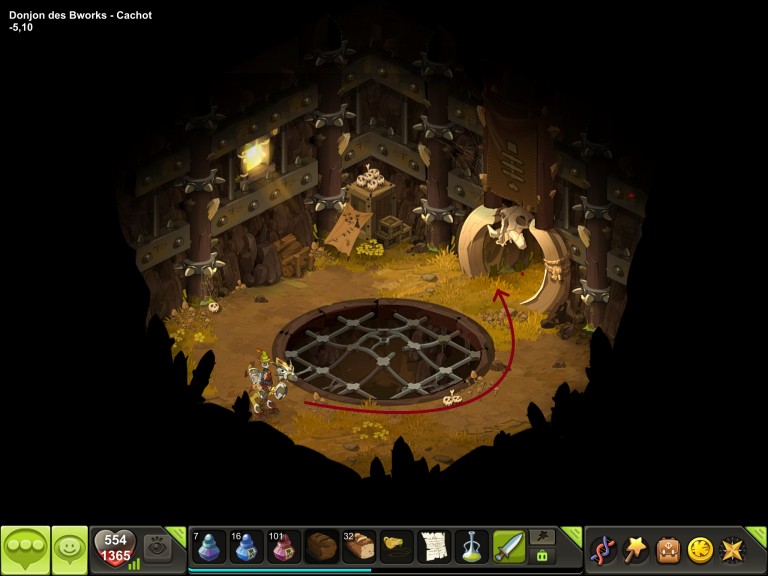Viewport: 768px width, 576px height.
Task: Use the blue potion with count 7
Action: click(x=210, y=547)
